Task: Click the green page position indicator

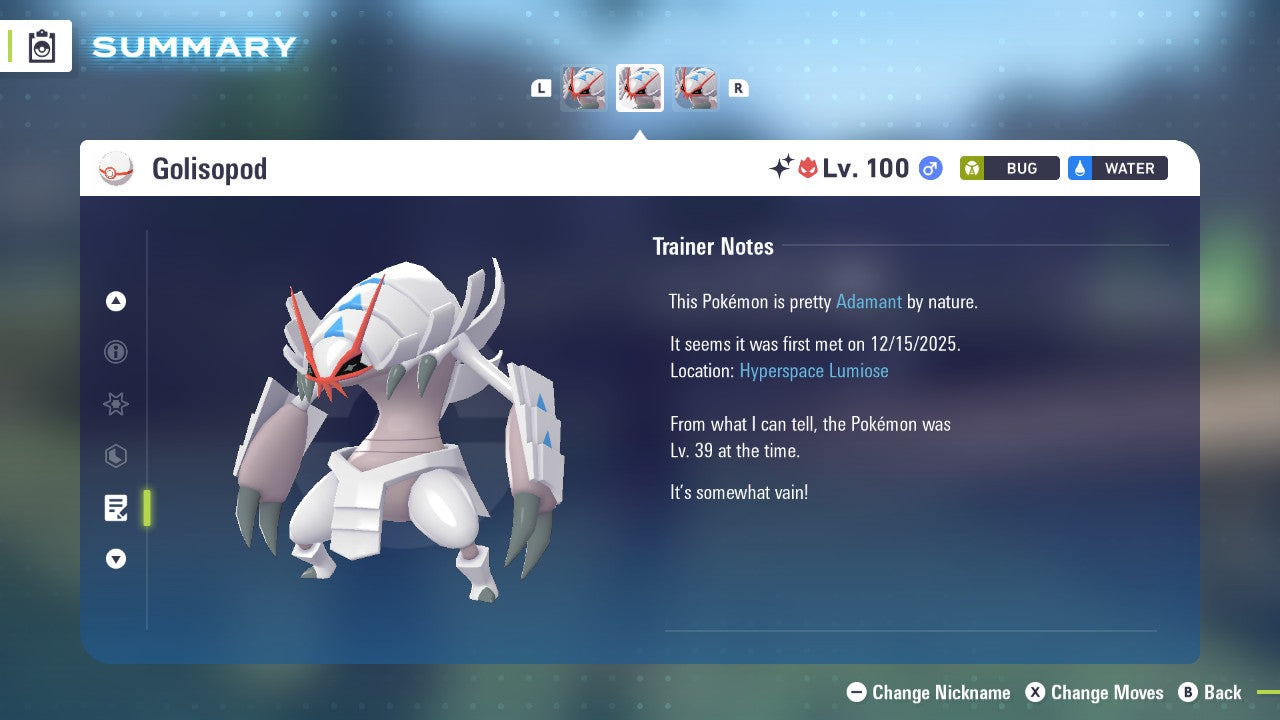Action: [x=146, y=508]
